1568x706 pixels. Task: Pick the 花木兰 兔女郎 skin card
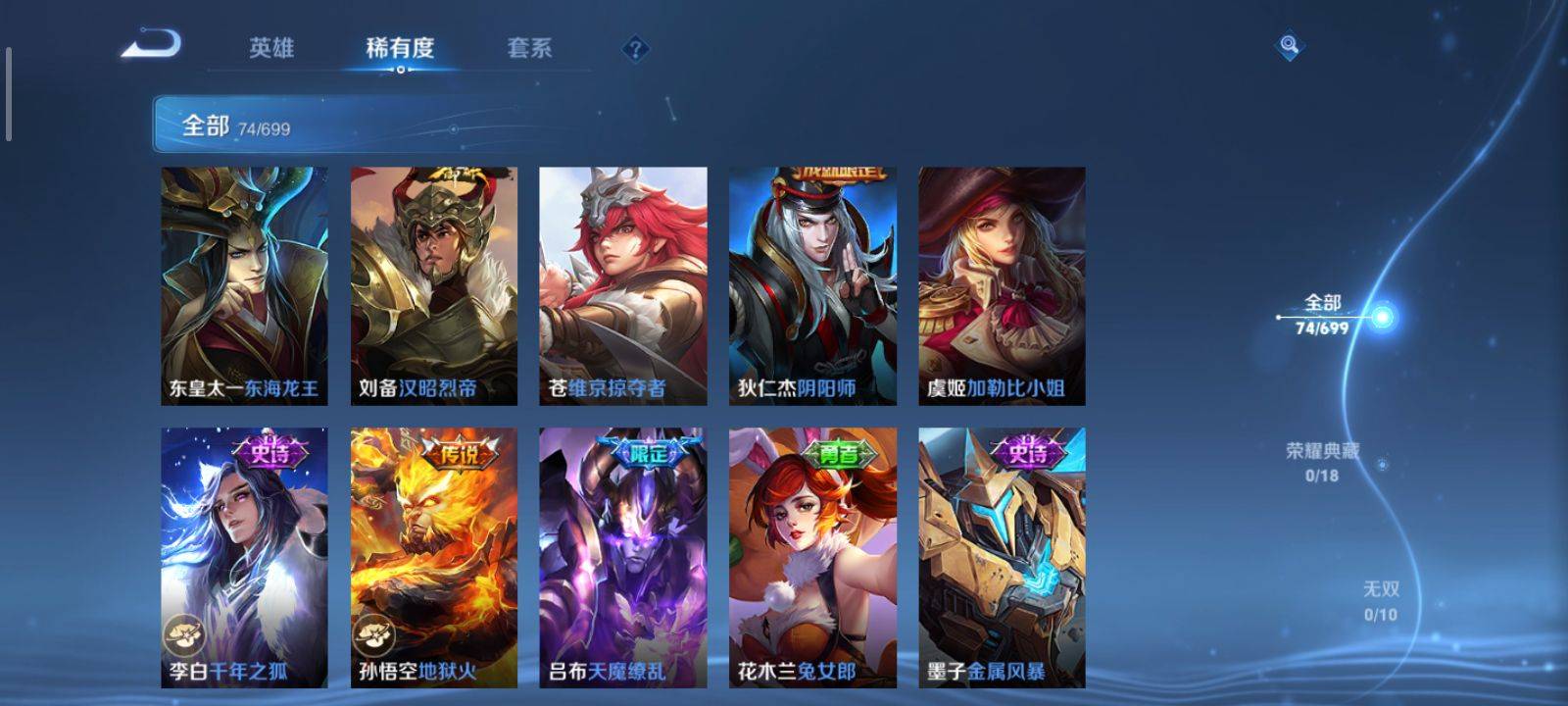[x=812, y=557]
